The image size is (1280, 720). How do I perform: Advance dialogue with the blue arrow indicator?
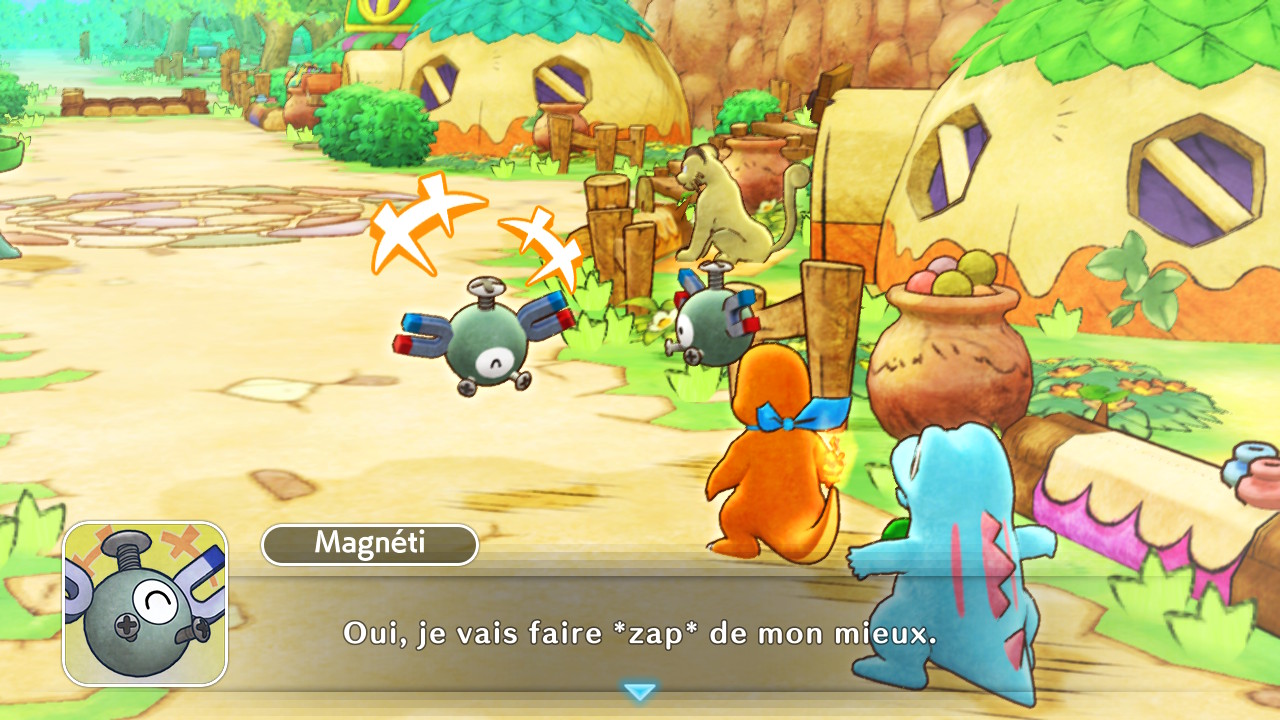coord(639,691)
